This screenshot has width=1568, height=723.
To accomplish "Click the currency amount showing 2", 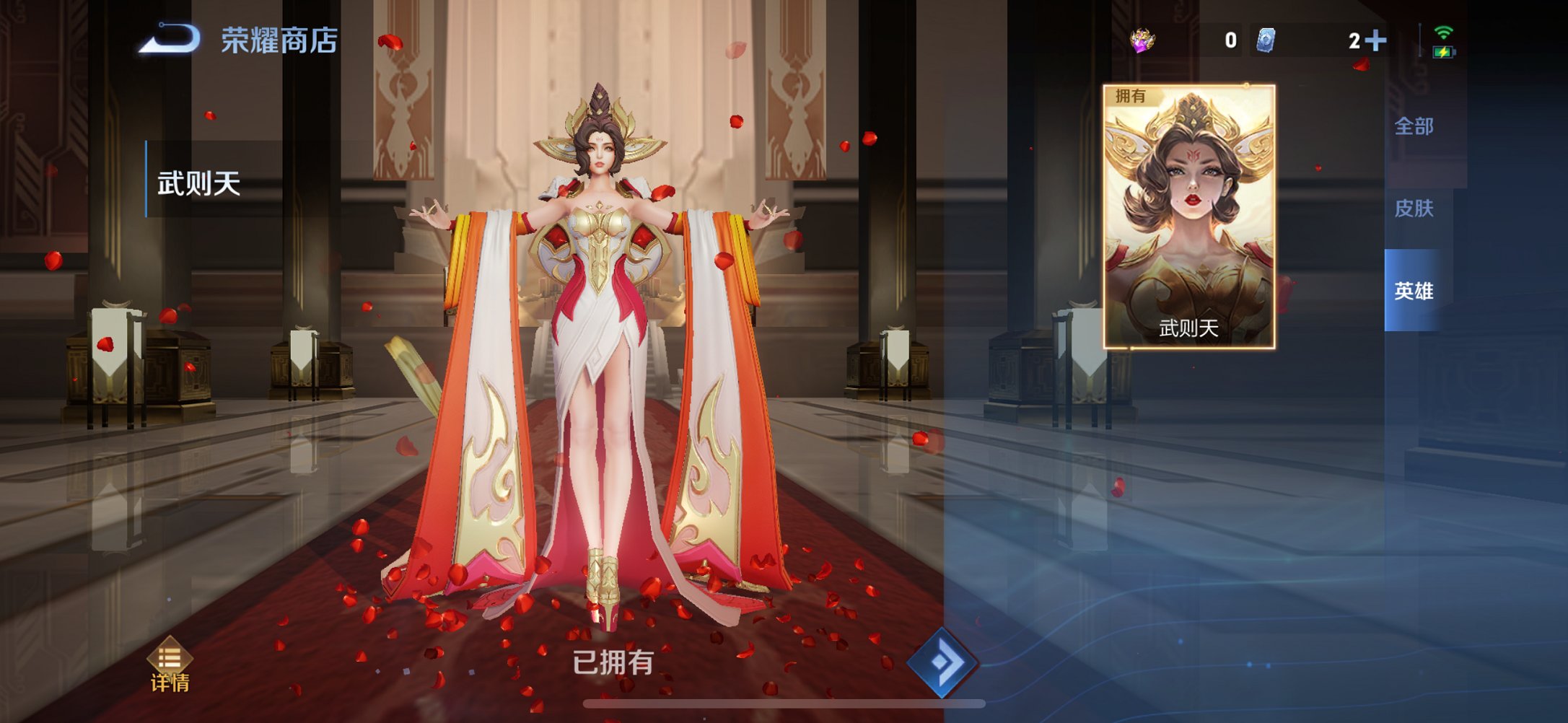I will click(1353, 41).
